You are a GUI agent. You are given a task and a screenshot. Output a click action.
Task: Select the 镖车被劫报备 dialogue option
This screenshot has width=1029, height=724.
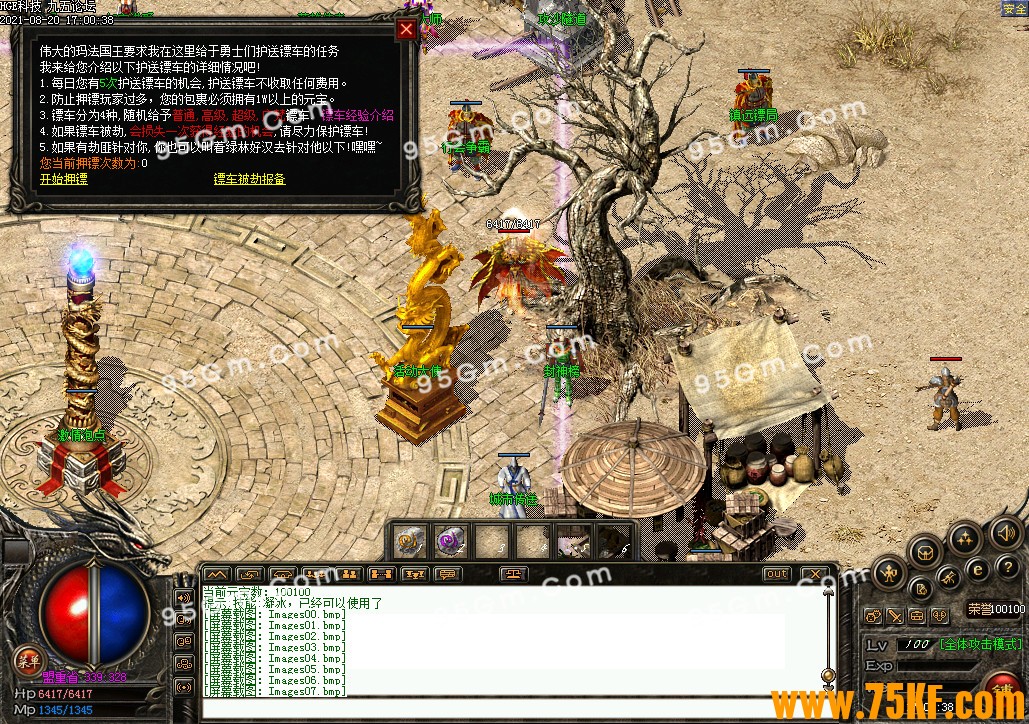(x=249, y=179)
